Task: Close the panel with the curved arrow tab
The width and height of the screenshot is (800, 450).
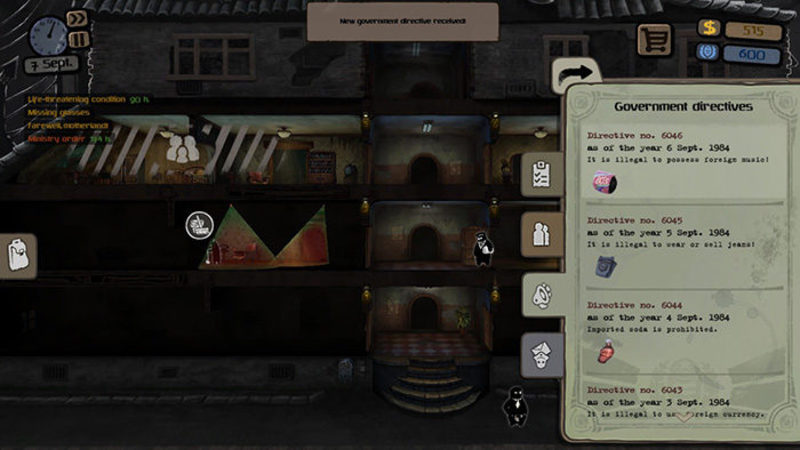Action: [576, 74]
